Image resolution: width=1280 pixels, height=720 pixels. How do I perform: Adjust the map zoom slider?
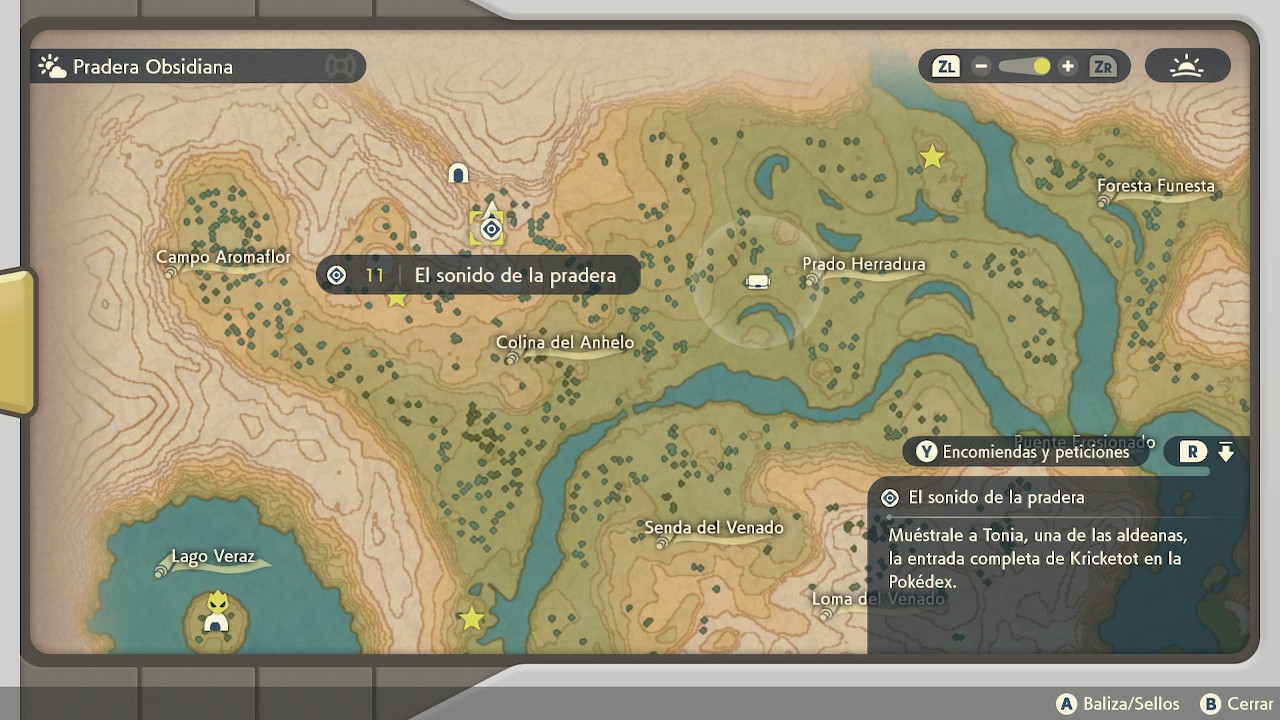1041,67
